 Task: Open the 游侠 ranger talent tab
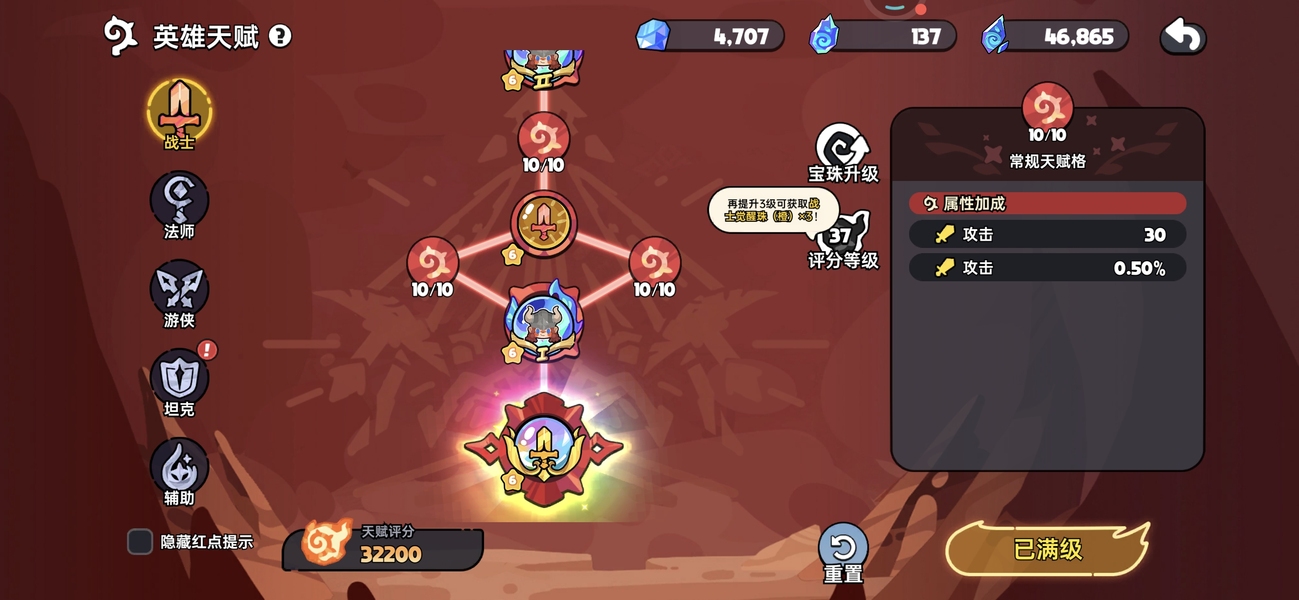point(179,289)
